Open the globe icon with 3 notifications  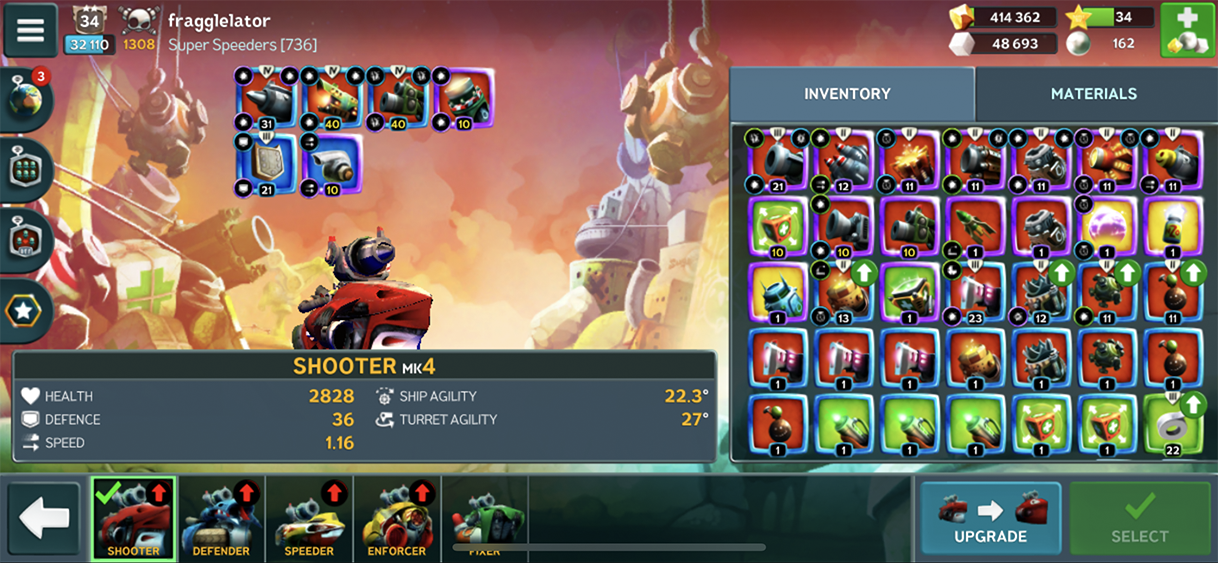pos(27,99)
